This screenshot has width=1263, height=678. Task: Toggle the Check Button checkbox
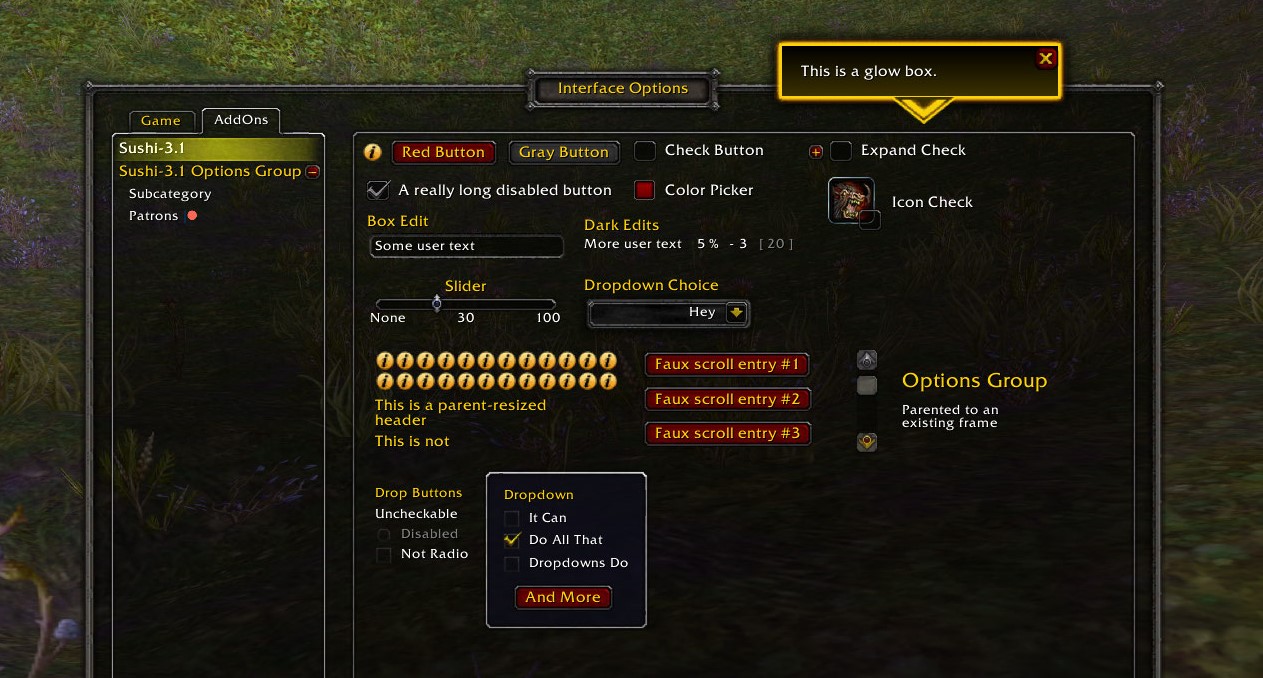[646, 151]
